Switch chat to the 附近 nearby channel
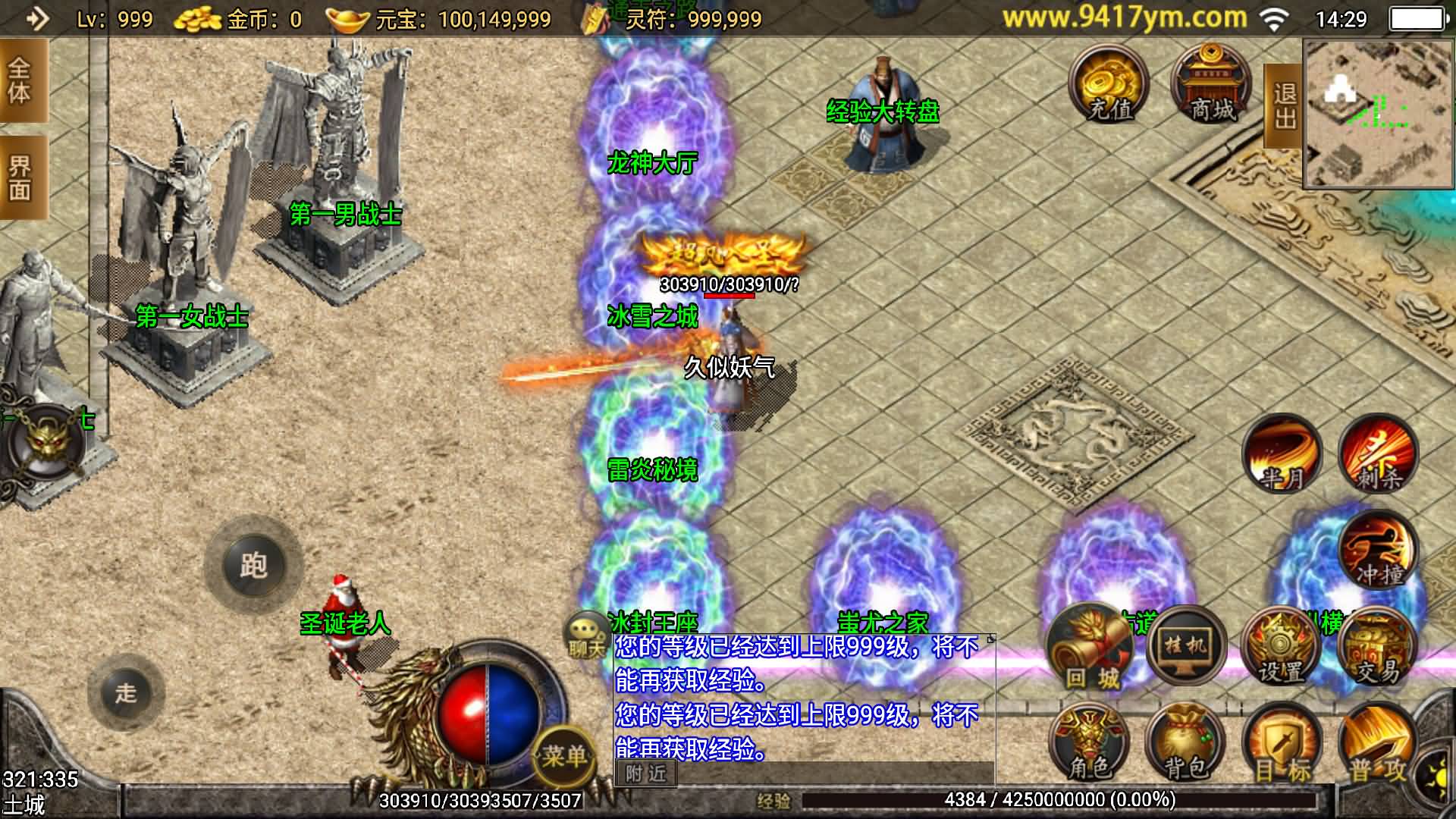 [x=645, y=773]
